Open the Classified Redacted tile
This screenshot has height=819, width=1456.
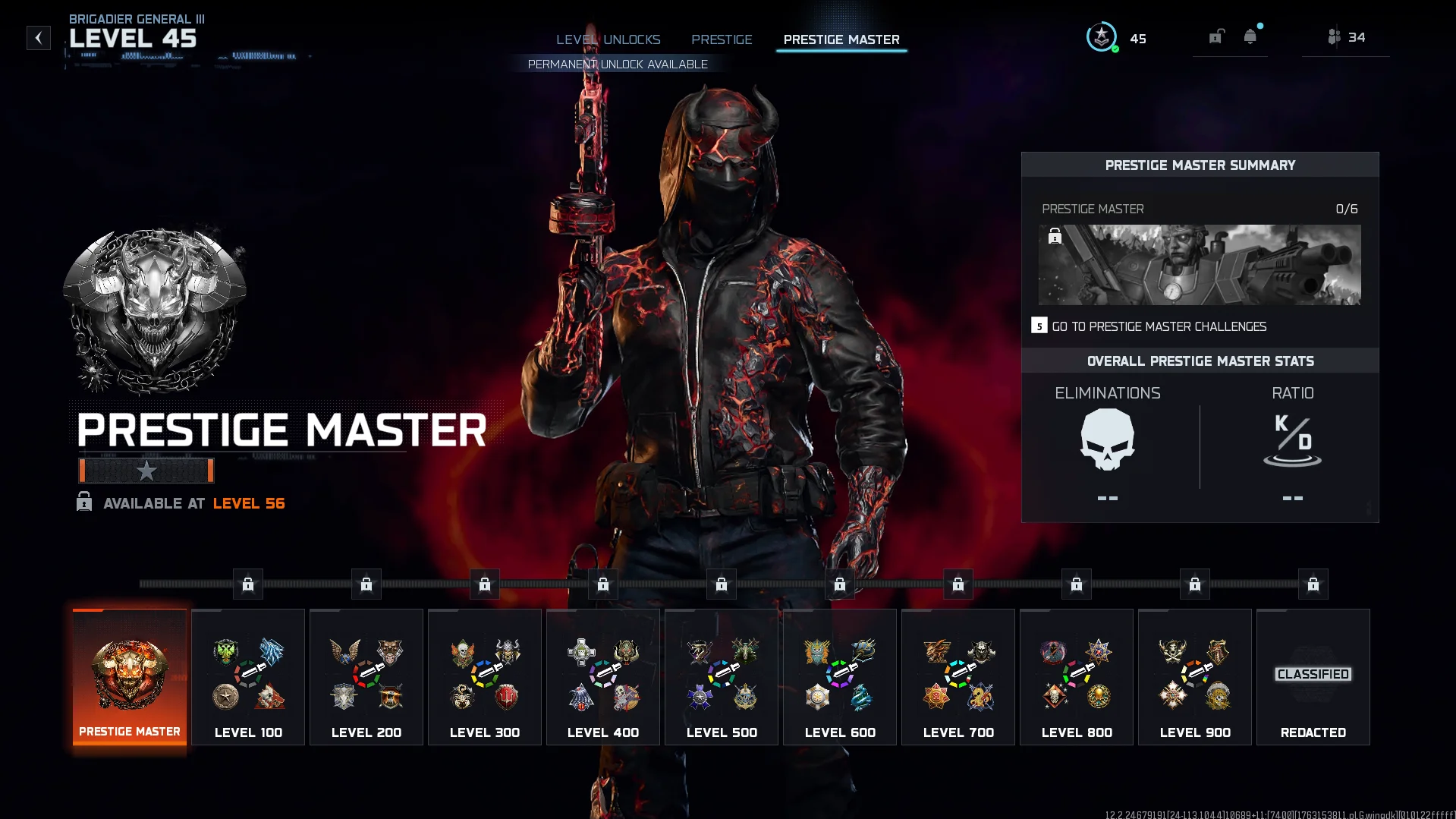pyautogui.click(x=1313, y=677)
